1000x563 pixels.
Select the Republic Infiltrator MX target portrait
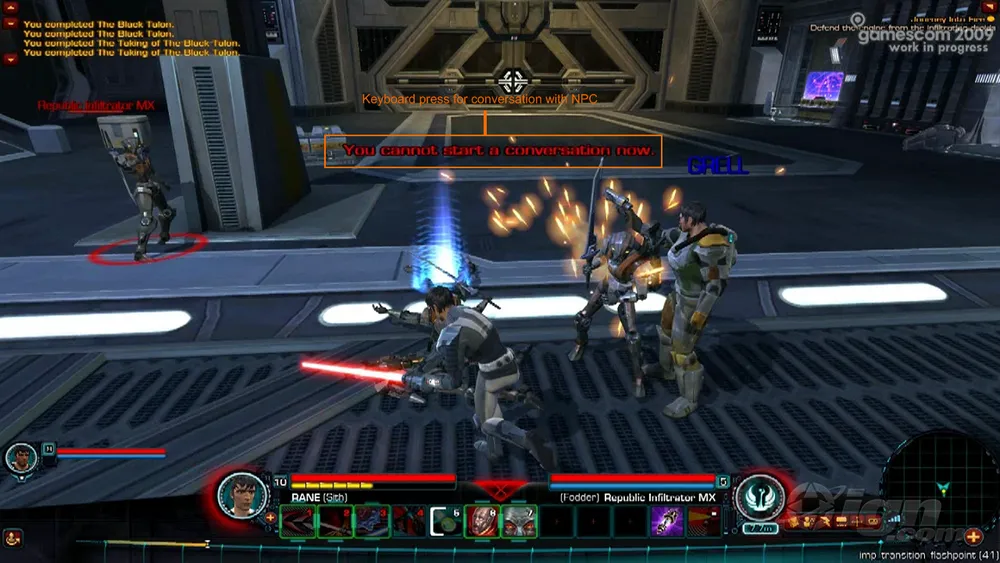(x=759, y=495)
